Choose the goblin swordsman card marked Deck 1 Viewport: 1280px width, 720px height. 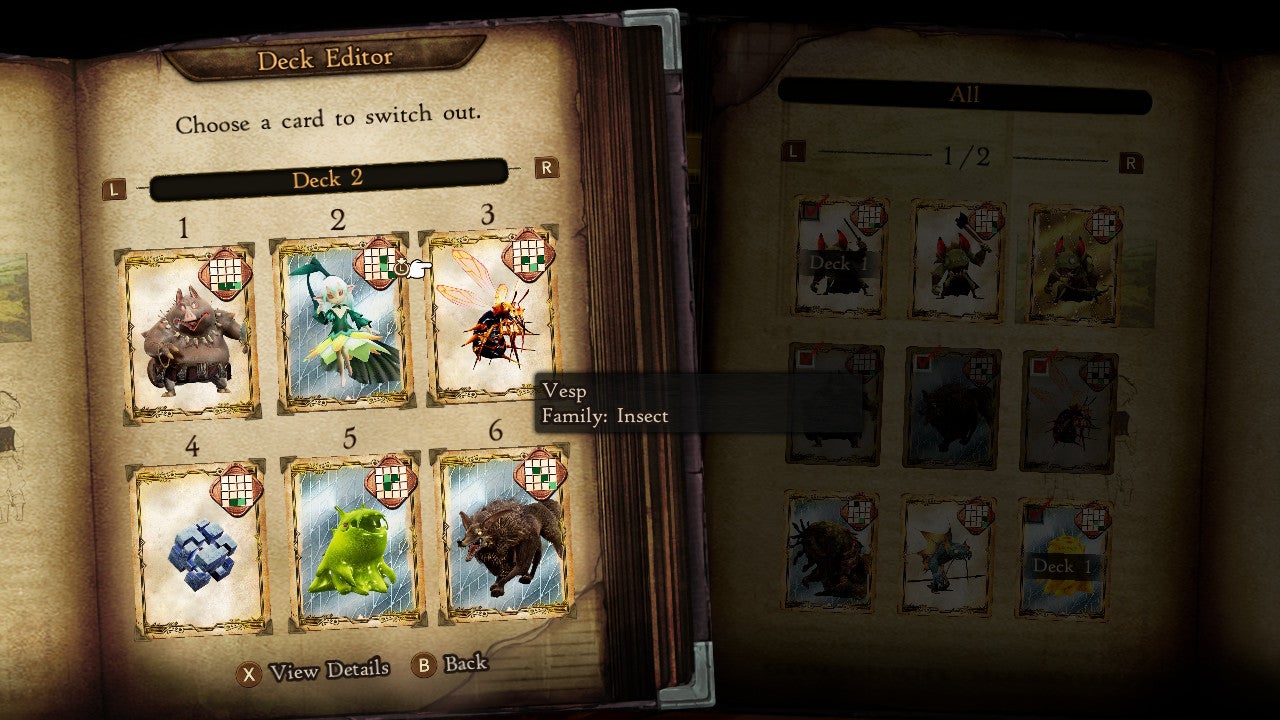point(841,257)
